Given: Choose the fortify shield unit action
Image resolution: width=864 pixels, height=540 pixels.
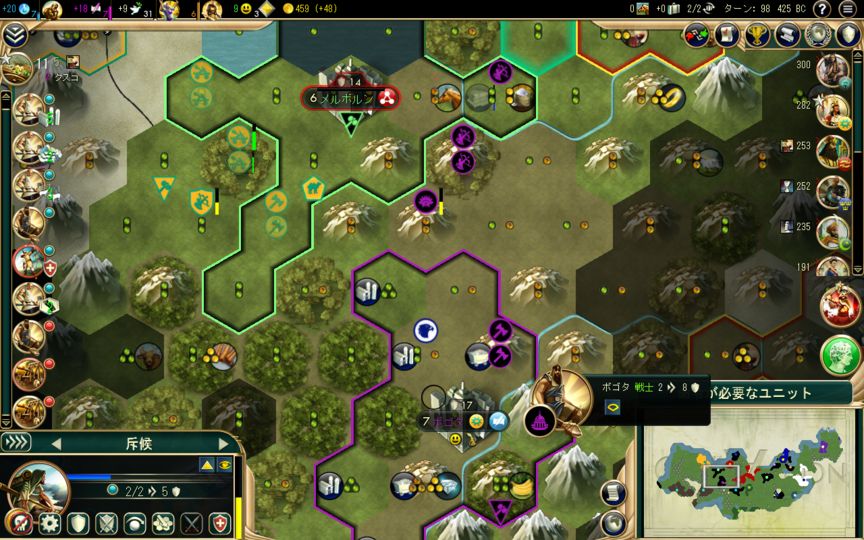Looking at the screenshot, I should tap(78, 523).
